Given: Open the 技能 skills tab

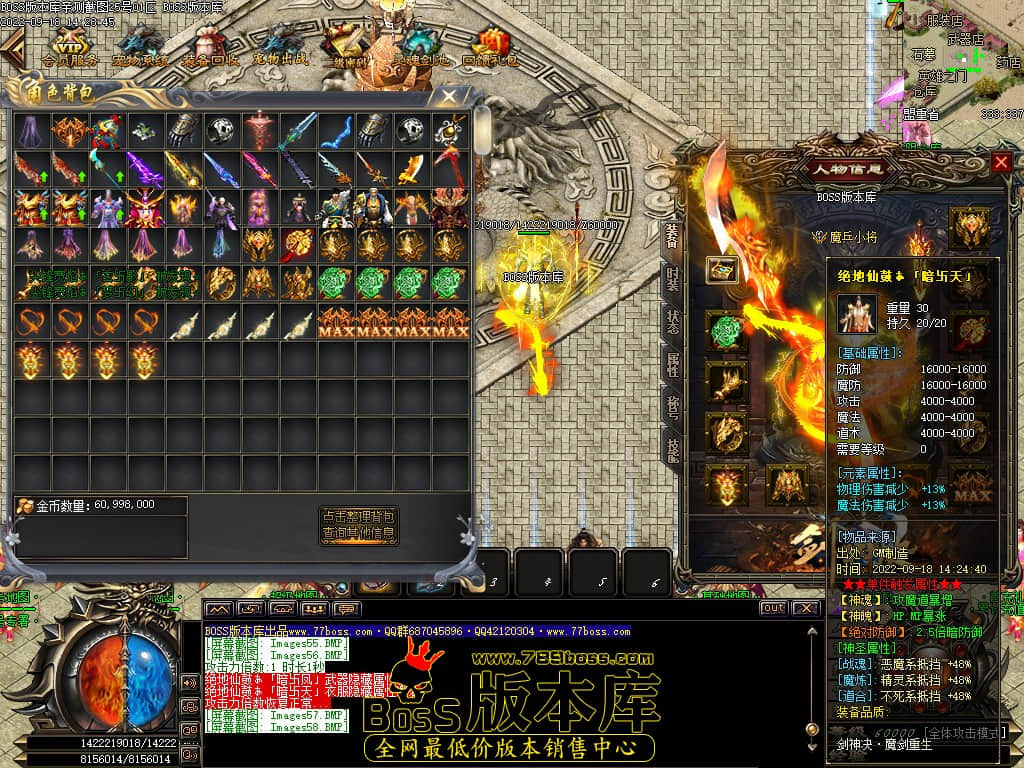Looking at the screenshot, I should (x=673, y=451).
